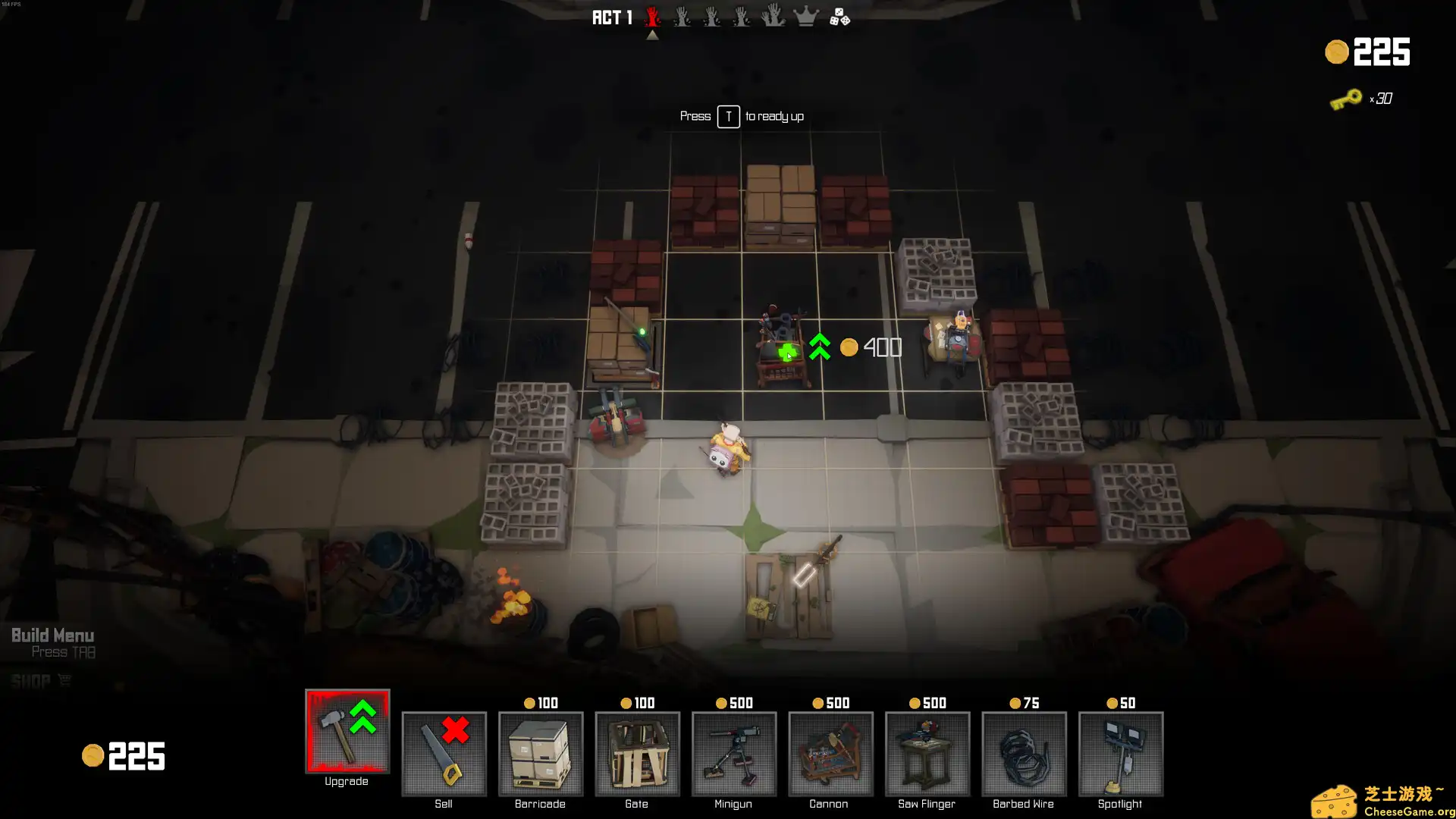Screen dimensions: 1456x819
Task: Click the Build Menu header
Action: [x=52, y=635]
